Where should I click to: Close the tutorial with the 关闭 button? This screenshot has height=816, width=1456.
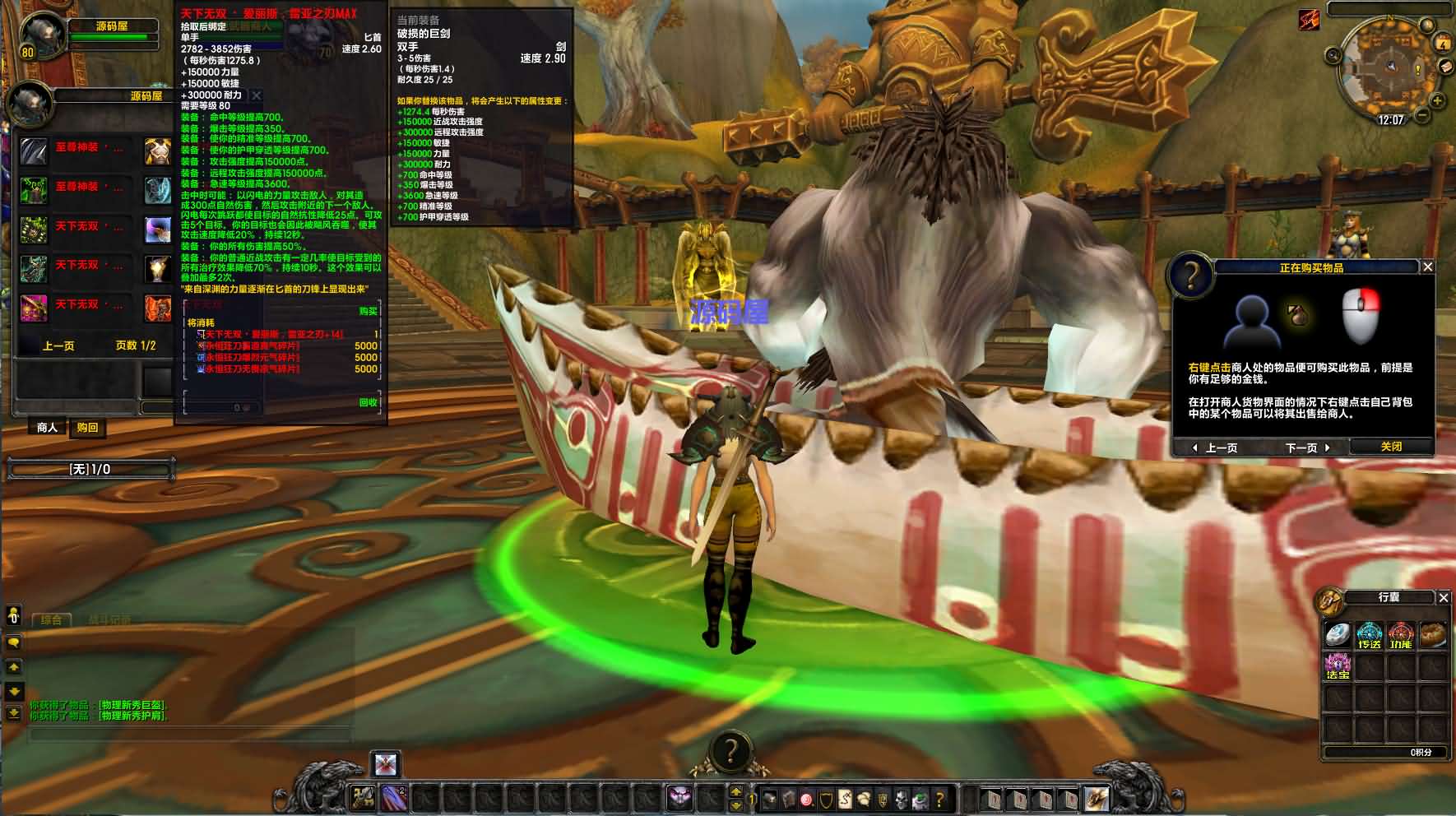click(1391, 447)
